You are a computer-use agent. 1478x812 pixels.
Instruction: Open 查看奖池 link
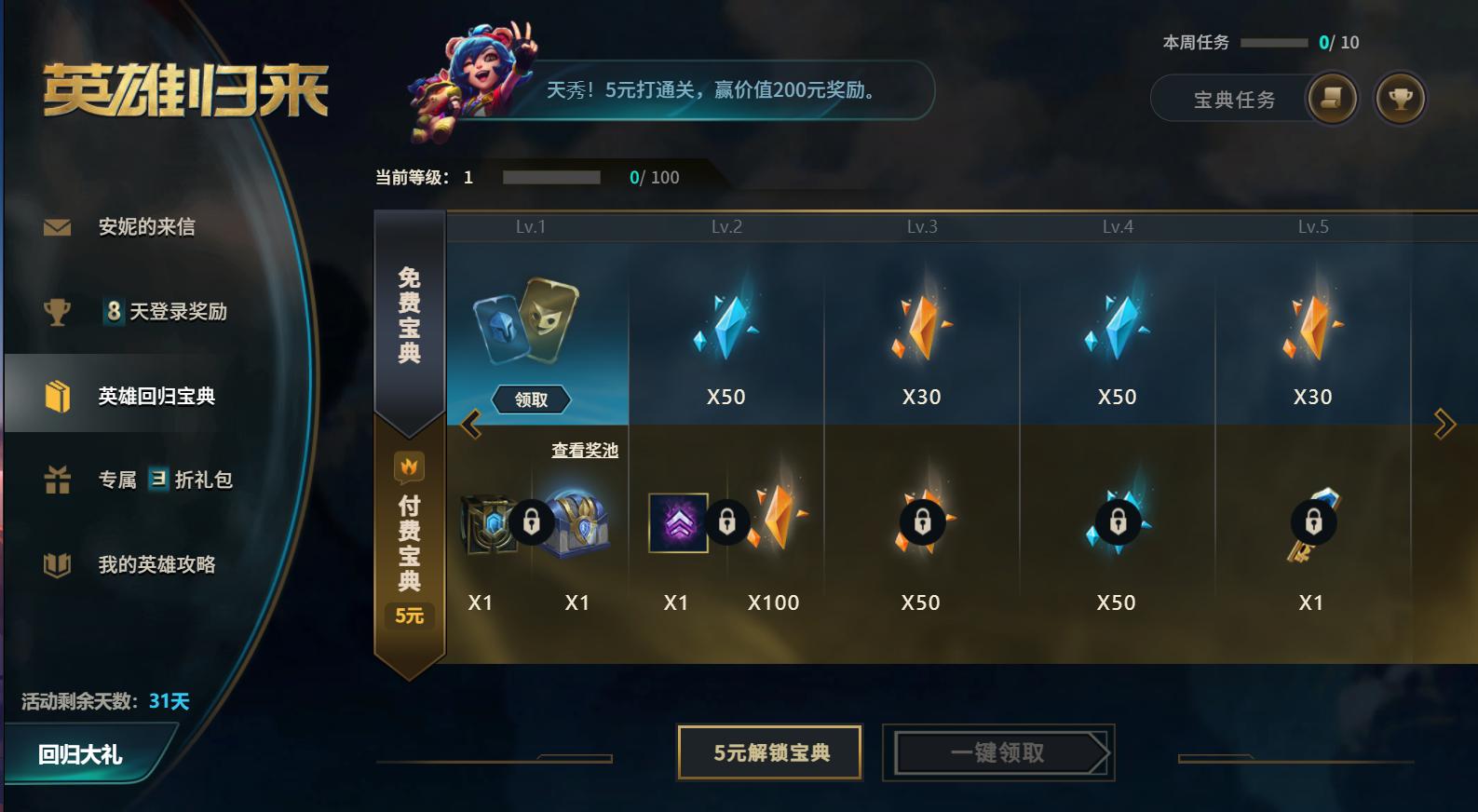(586, 448)
